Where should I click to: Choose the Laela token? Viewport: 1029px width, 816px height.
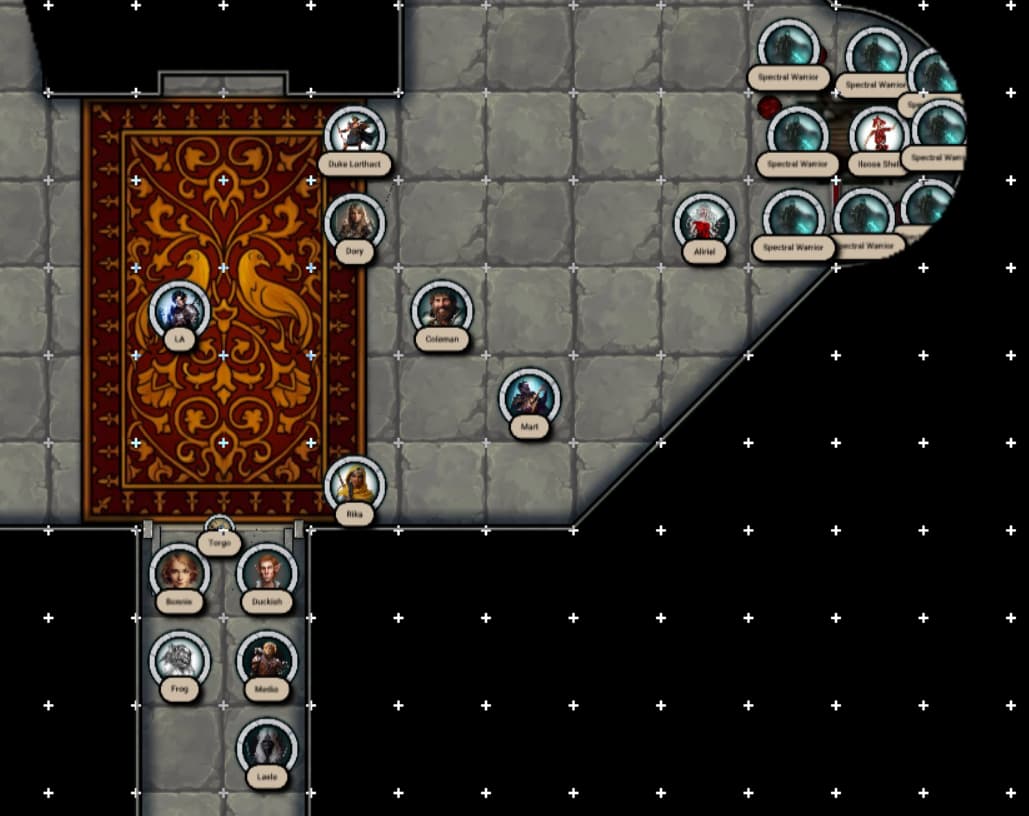click(267, 747)
